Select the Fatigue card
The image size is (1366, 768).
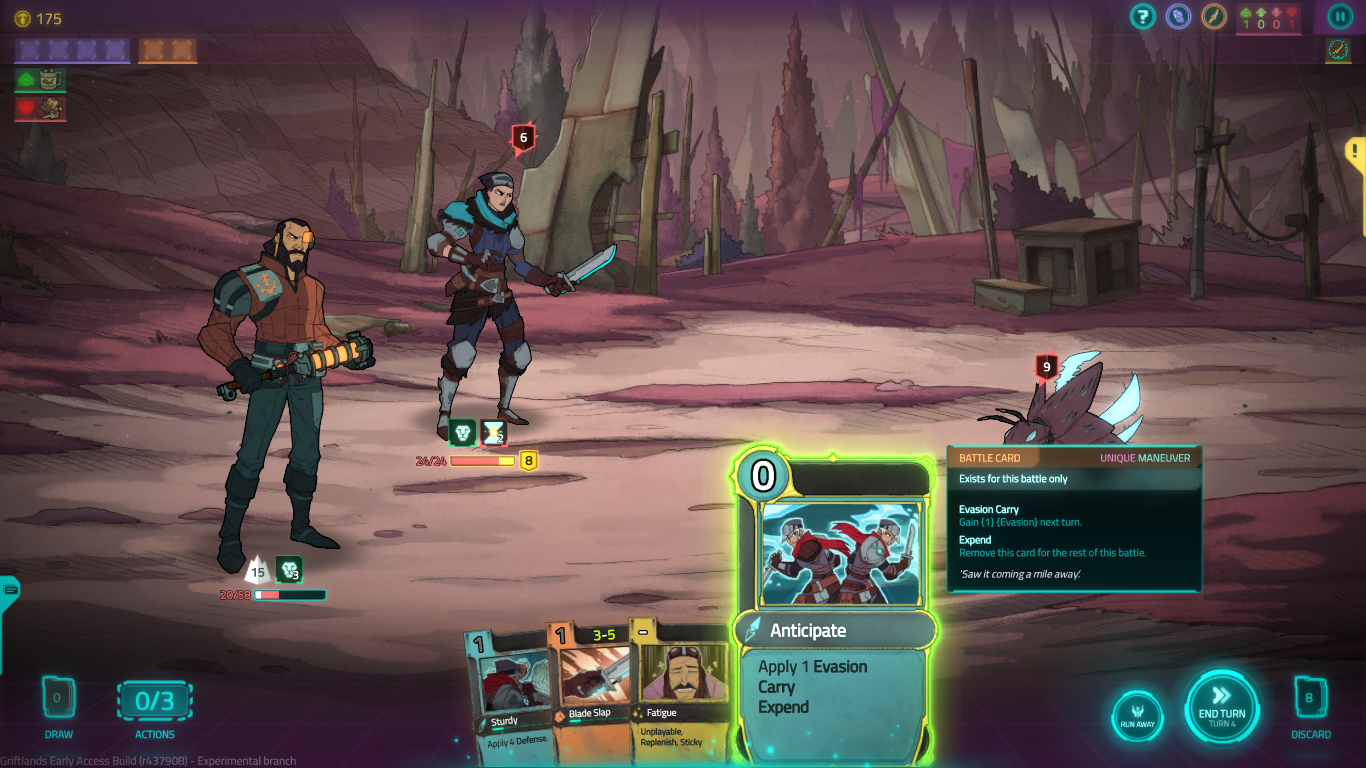682,690
